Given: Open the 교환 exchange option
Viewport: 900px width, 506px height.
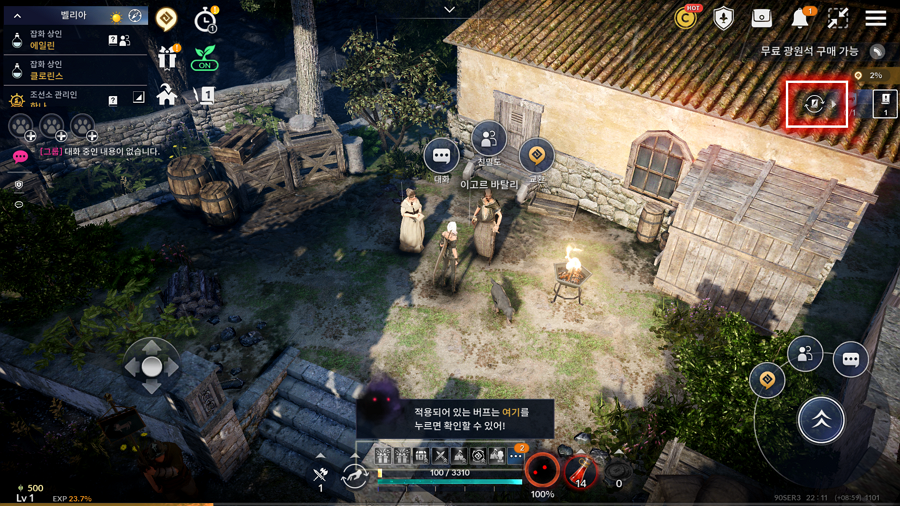Looking at the screenshot, I should coord(537,156).
